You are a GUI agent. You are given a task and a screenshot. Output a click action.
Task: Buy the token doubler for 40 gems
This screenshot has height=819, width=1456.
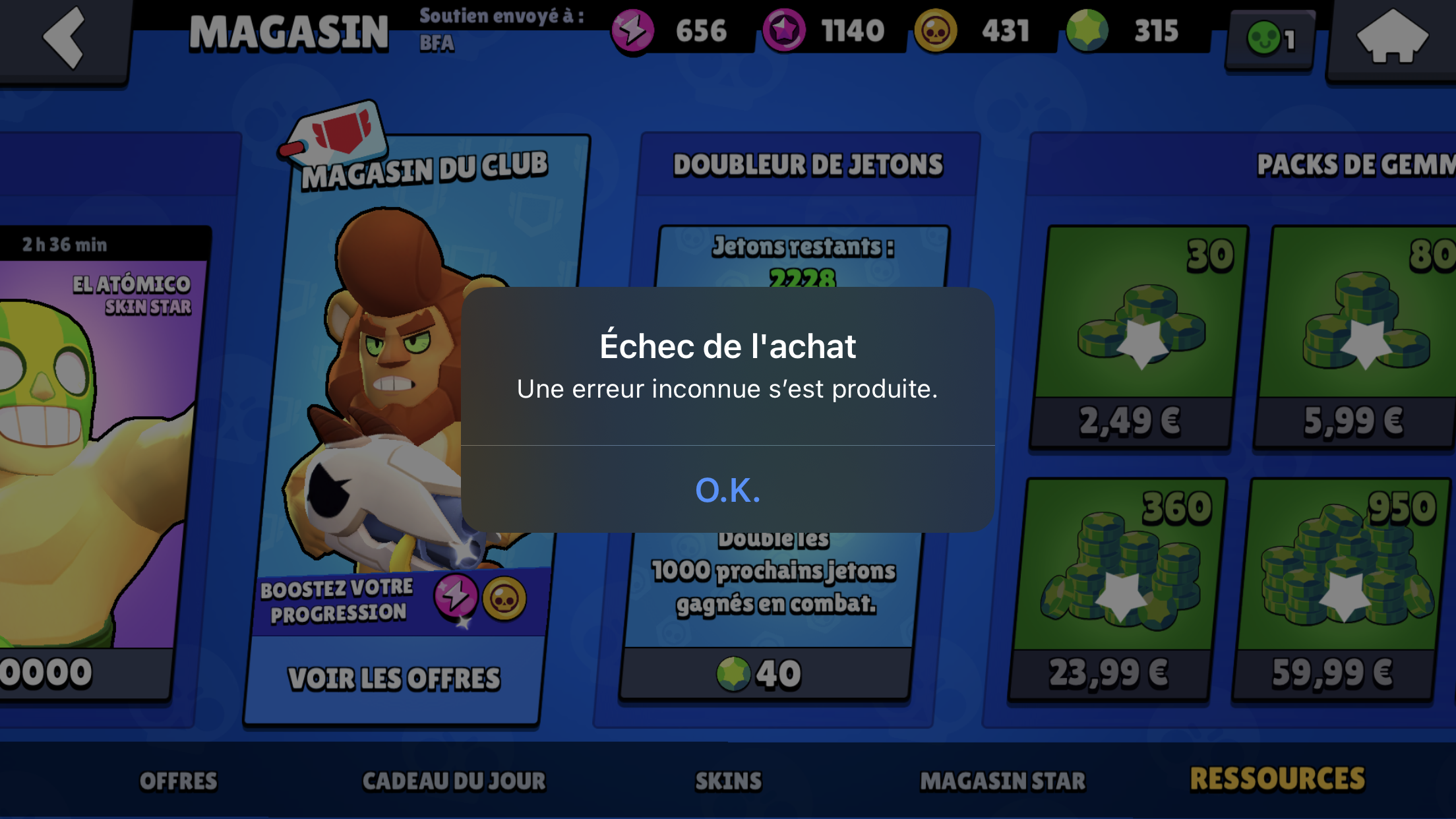tap(765, 674)
